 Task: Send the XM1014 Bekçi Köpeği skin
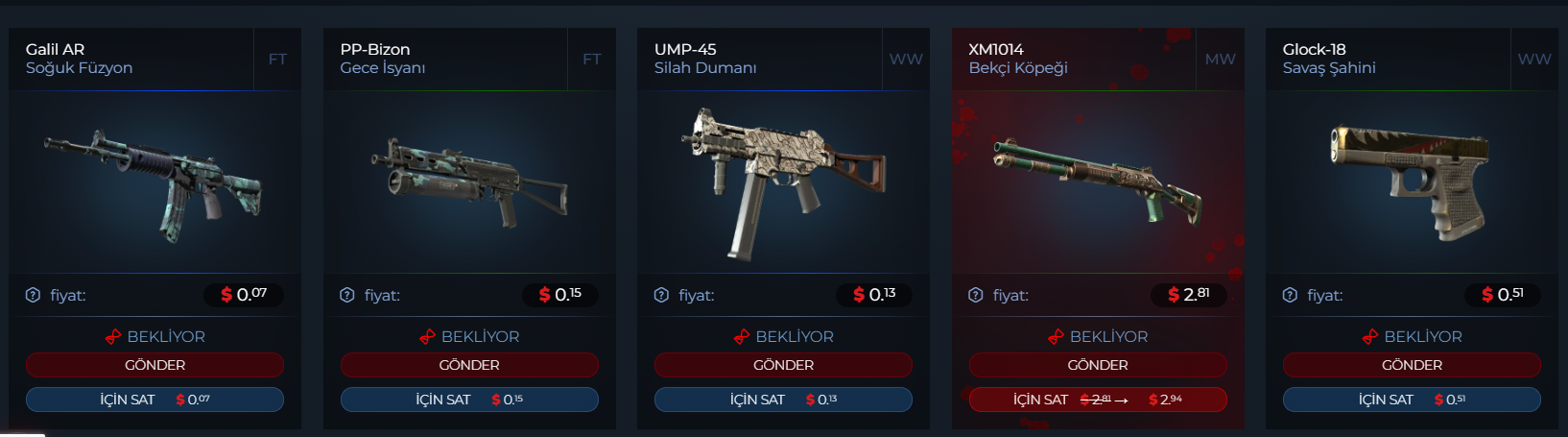(1098, 365)
